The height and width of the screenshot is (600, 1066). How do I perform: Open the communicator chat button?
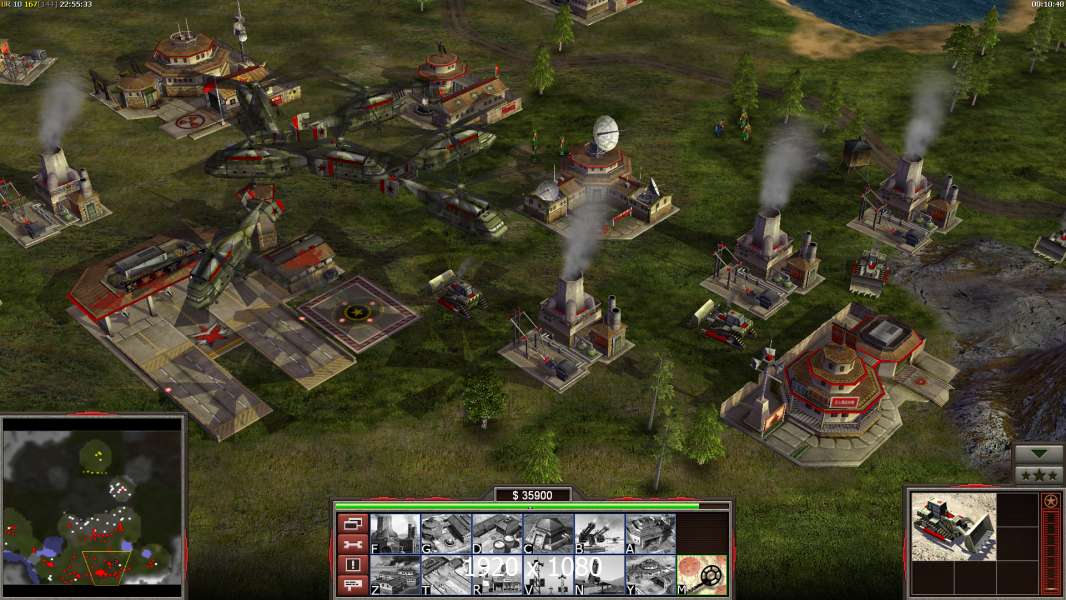pyautogui.click(x=352, y=586)
